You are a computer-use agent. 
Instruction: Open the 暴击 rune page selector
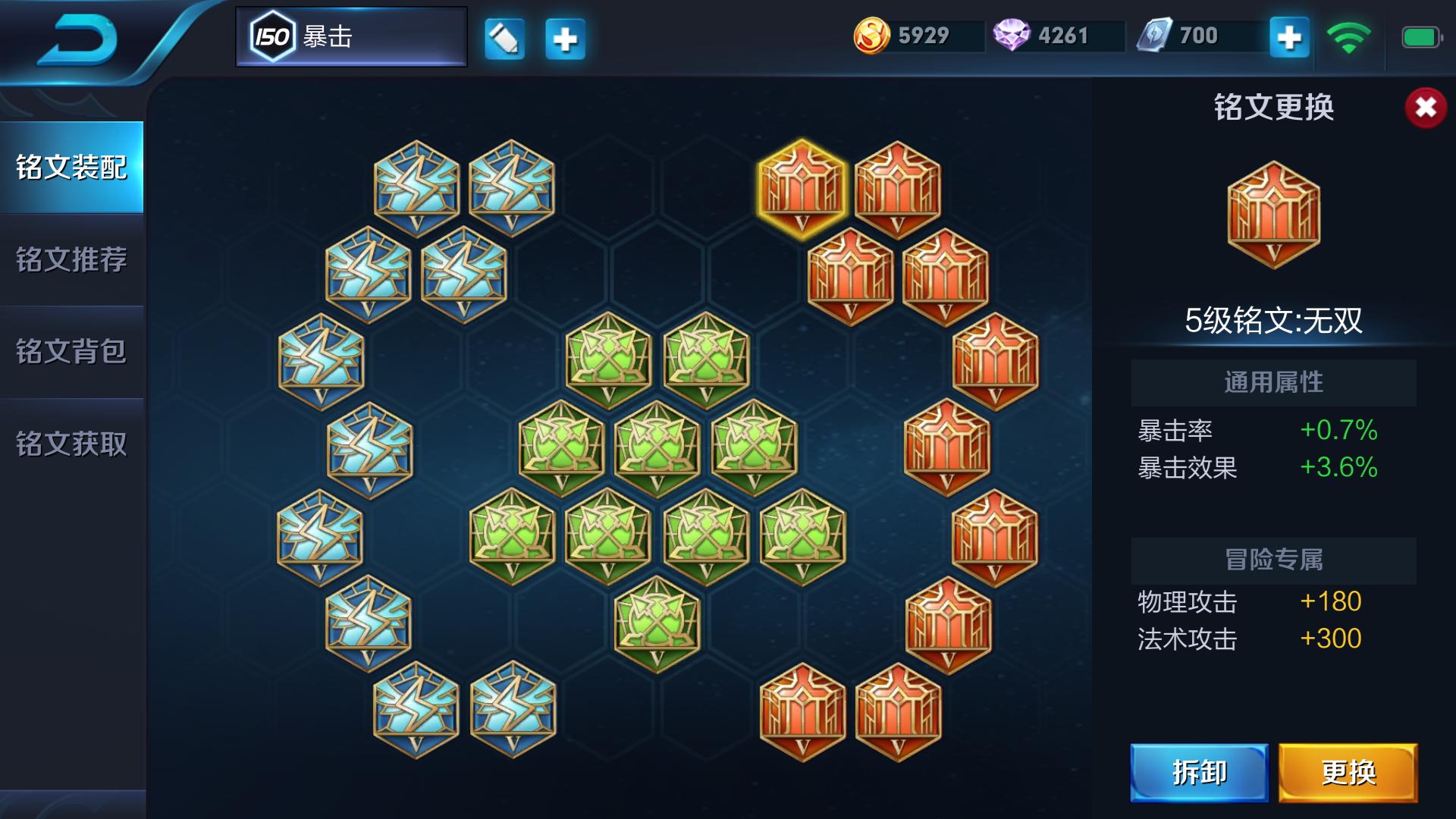(351, 36)
